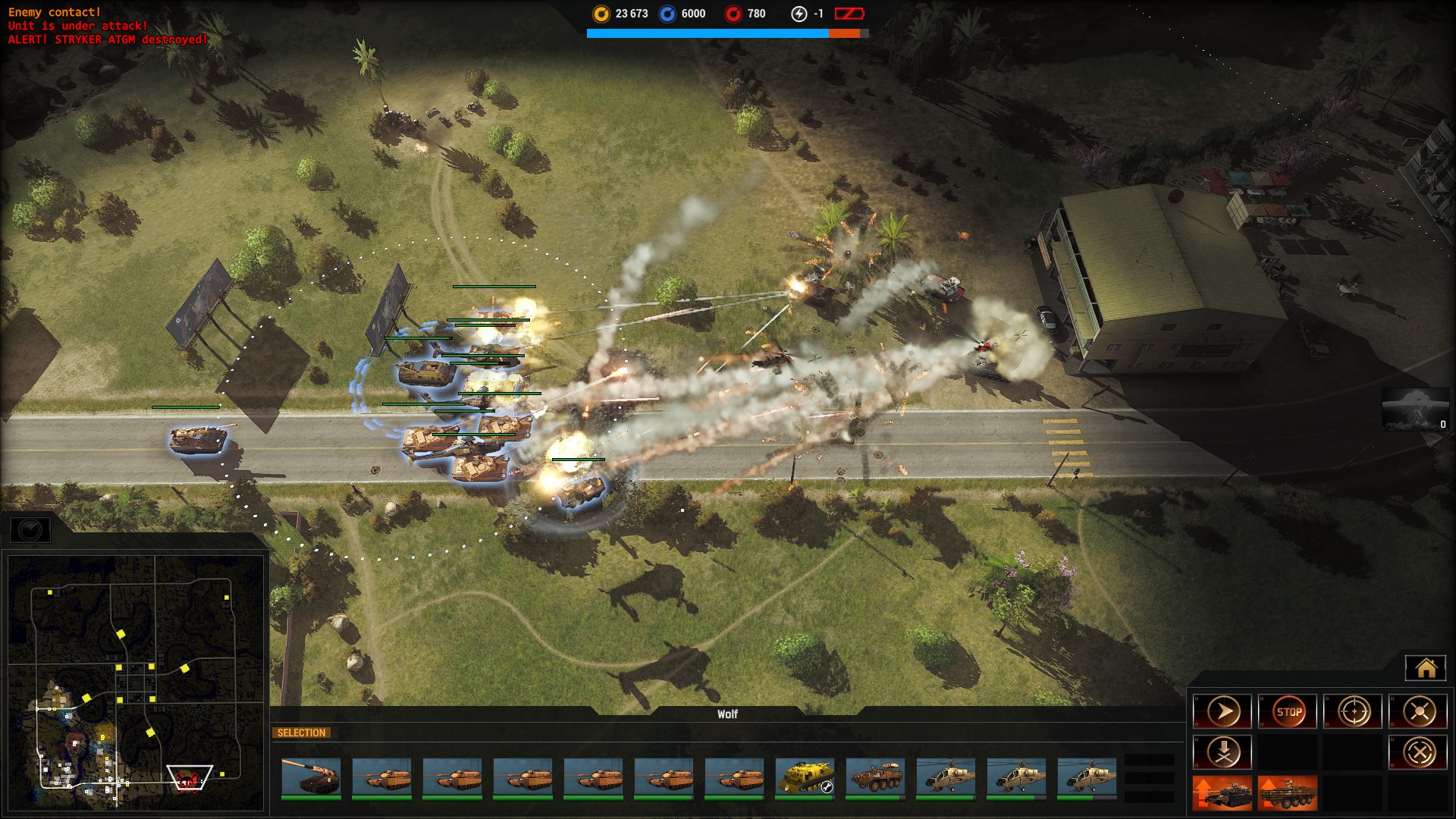Click the low power lightning indicator
Image resolution: width=1456 pixels, height=819 pixels.
[799, 14]
